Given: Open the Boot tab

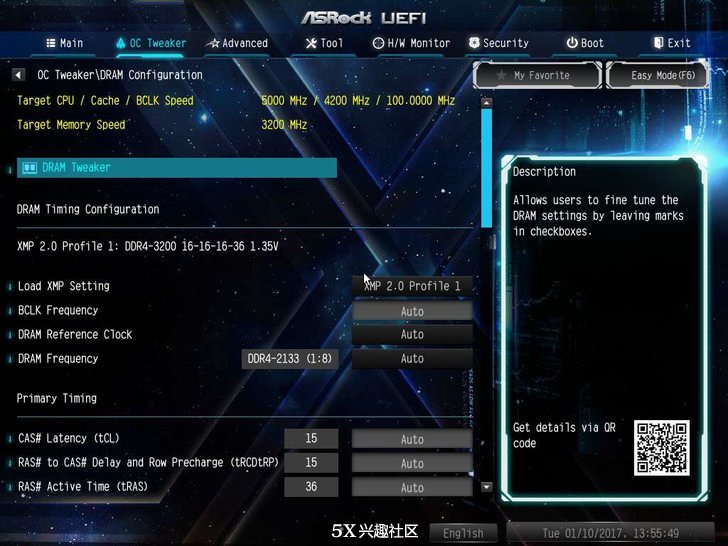Looking at the screenshot, I should [x=585, y=43].
